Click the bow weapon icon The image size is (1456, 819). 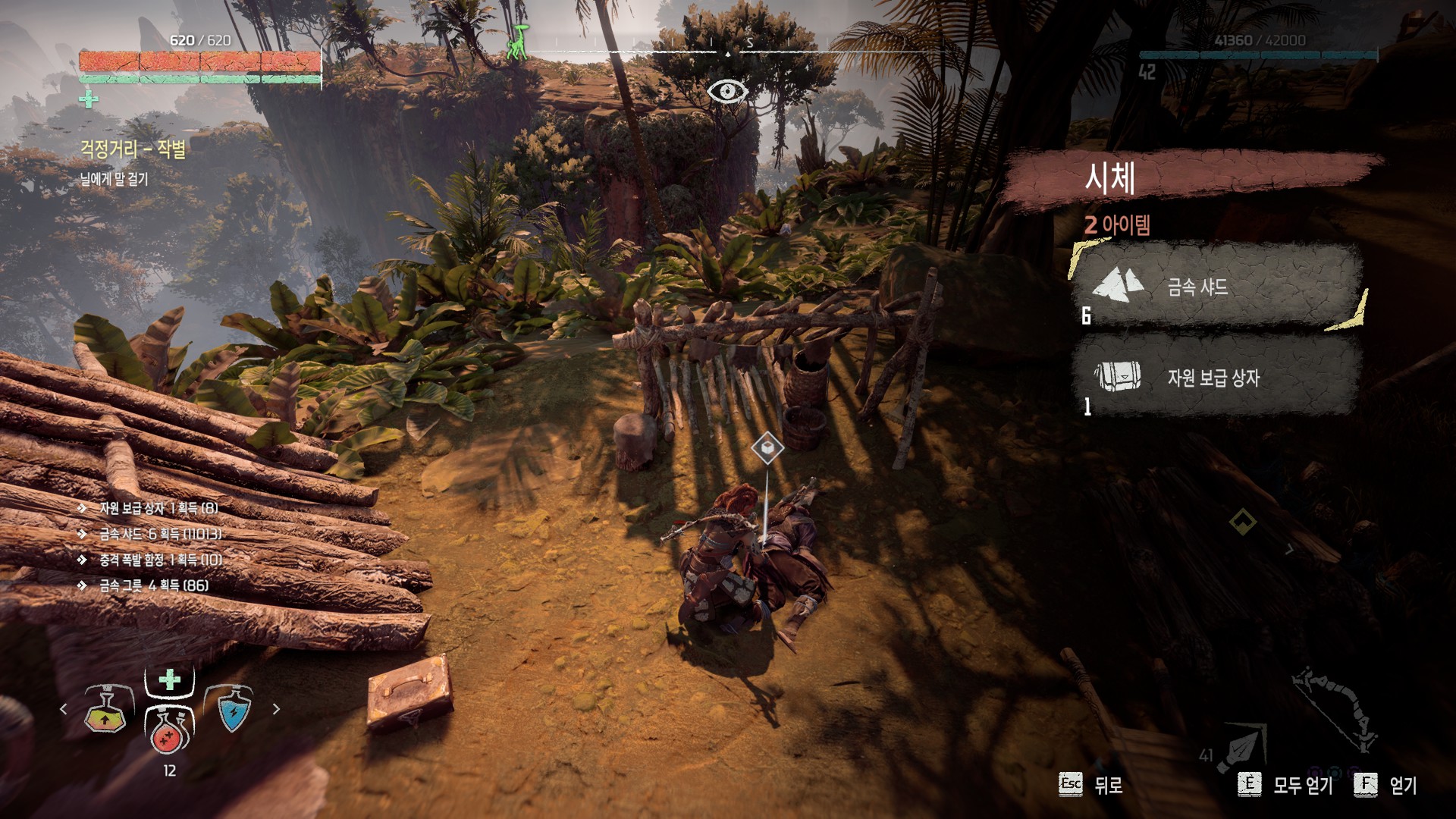(x=1335, y=708)
